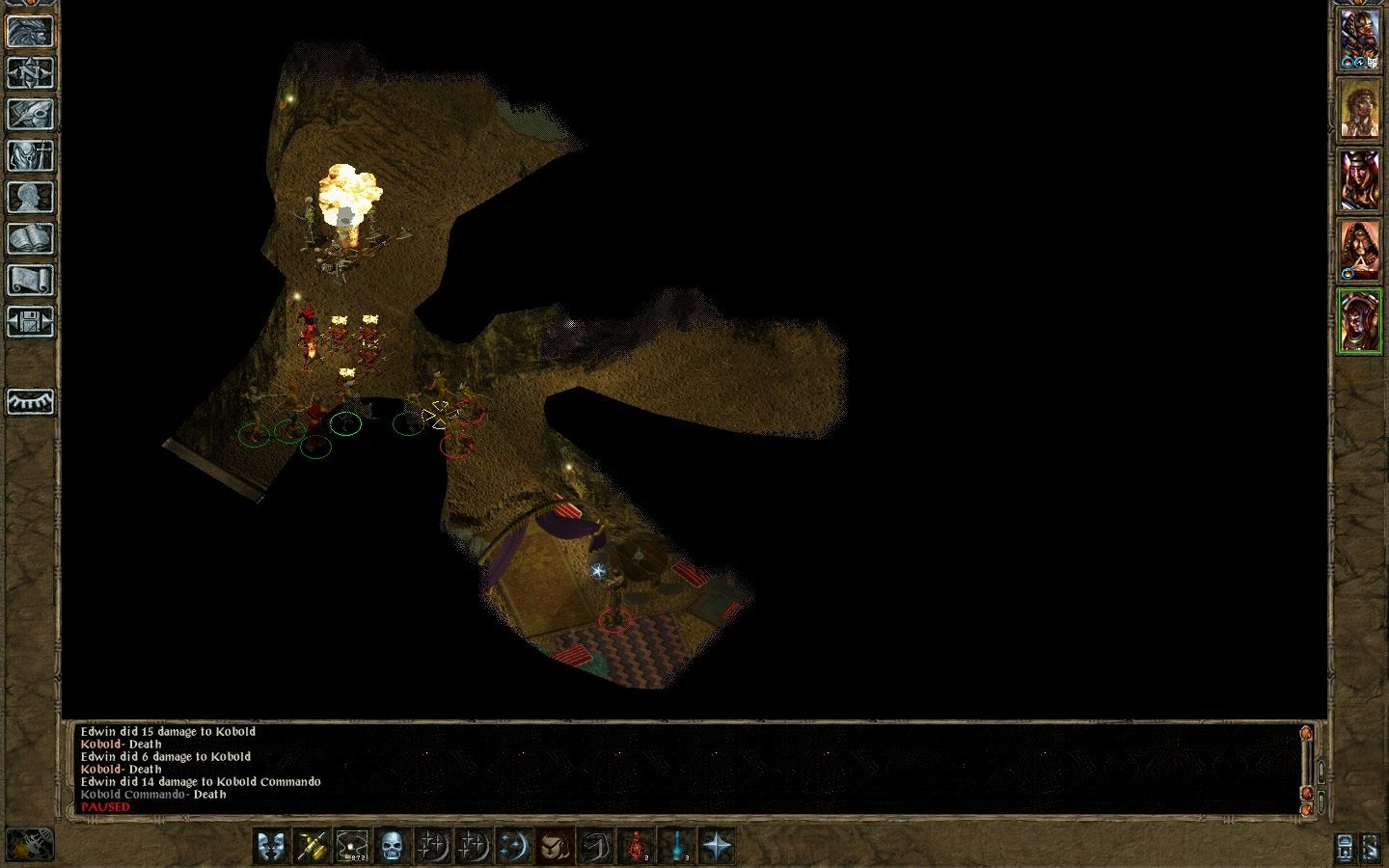The width and height of the screenshot is (1389, 868).
Task: Click the closed-eye rest button
Action: (x=30, y=401)
